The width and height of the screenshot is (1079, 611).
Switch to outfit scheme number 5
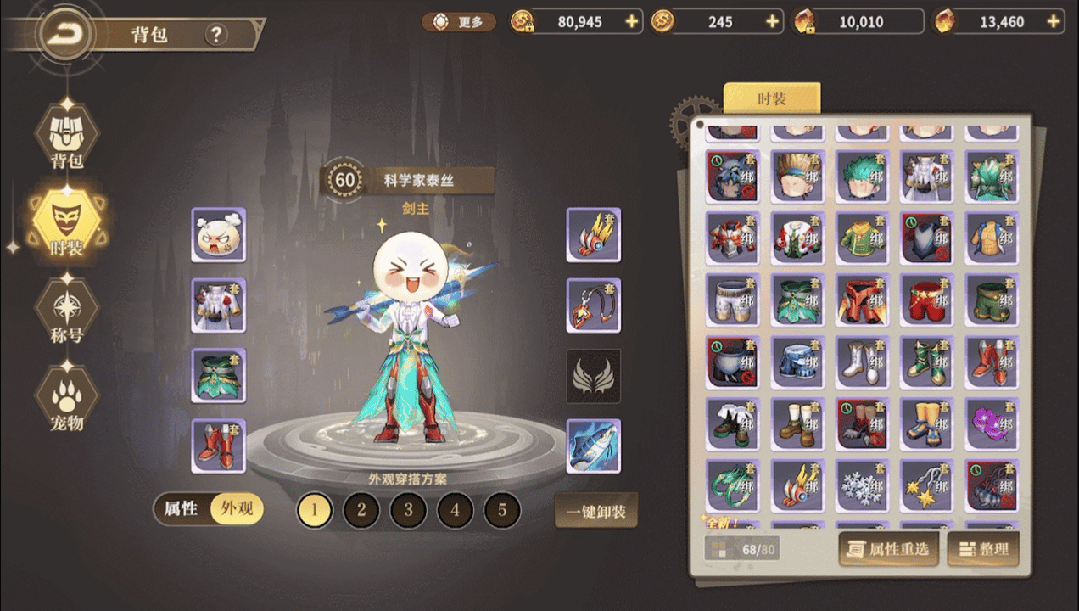click(502, 511)
